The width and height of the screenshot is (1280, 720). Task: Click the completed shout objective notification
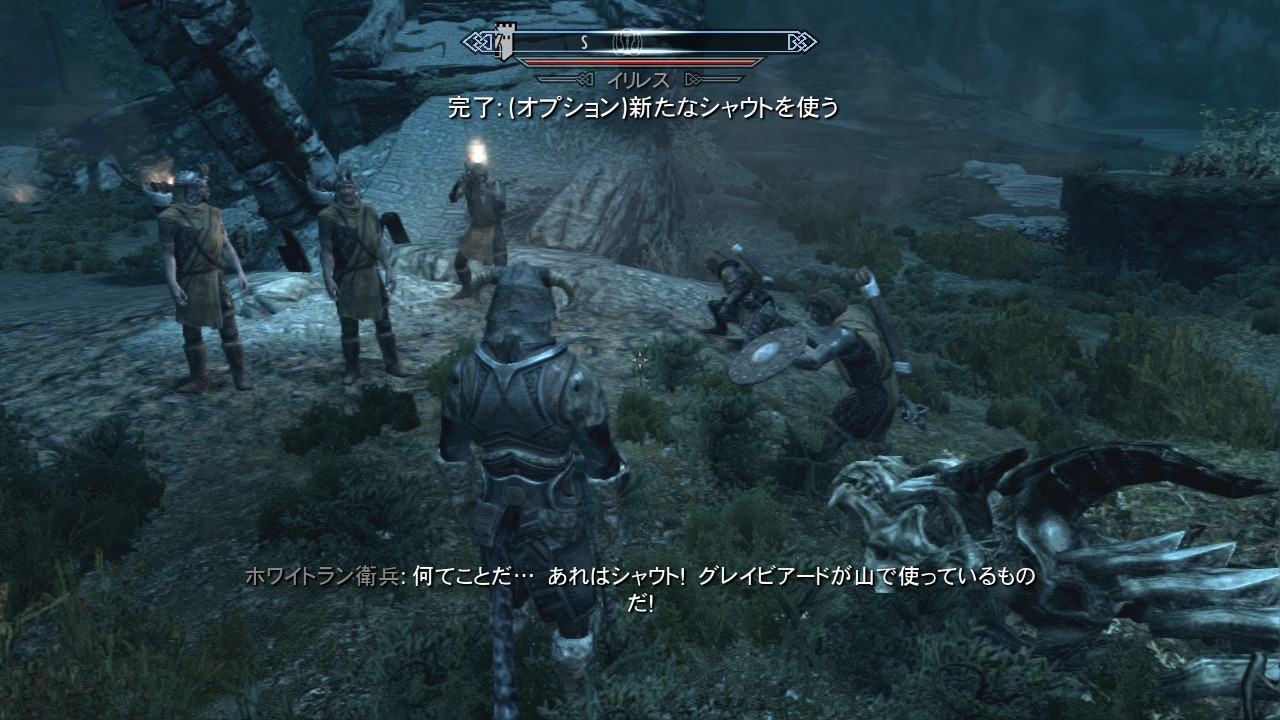[643, 108]
